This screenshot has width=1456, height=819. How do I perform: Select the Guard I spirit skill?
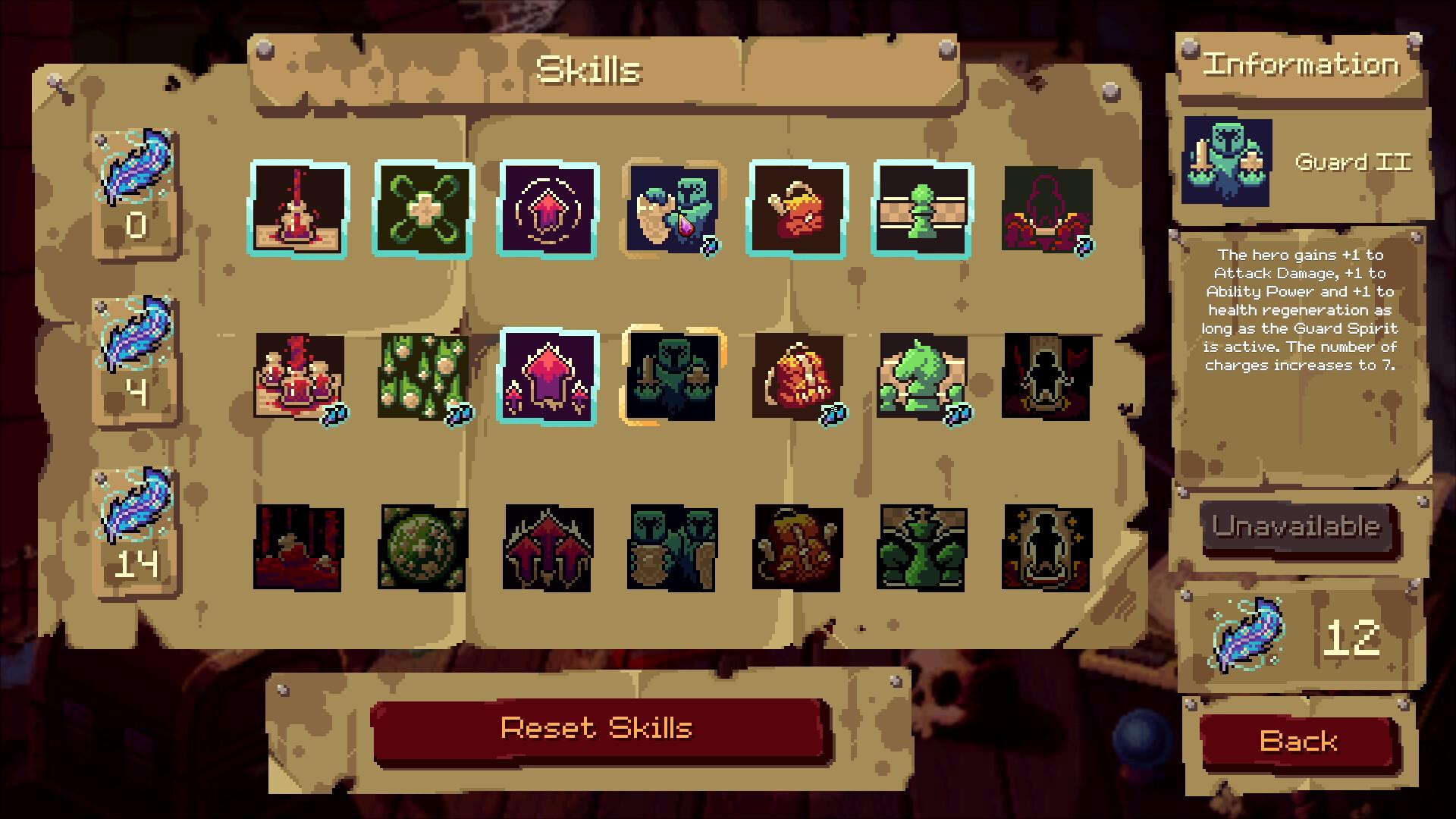tap(672, 209)
